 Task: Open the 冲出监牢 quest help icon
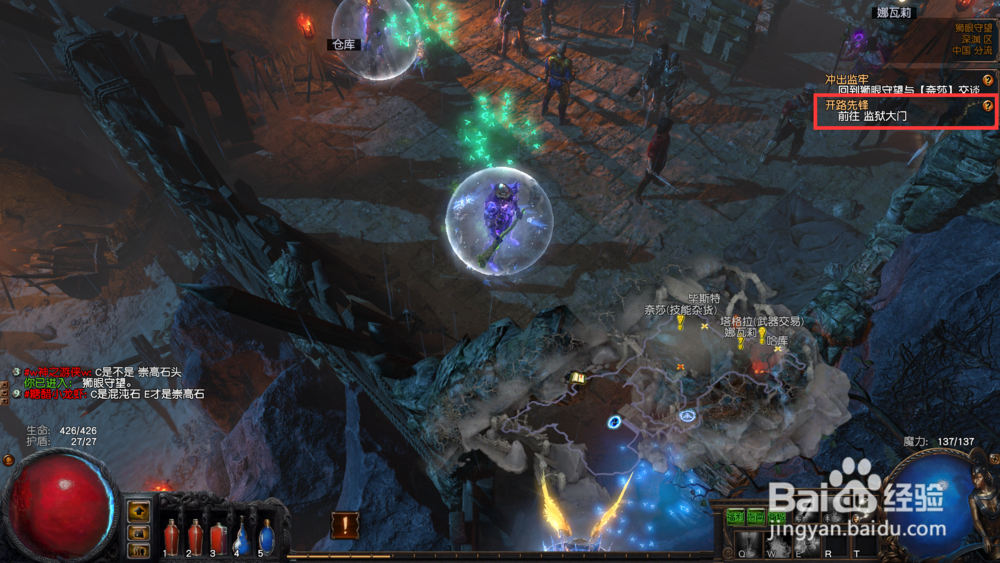click(x=988, y=80)
